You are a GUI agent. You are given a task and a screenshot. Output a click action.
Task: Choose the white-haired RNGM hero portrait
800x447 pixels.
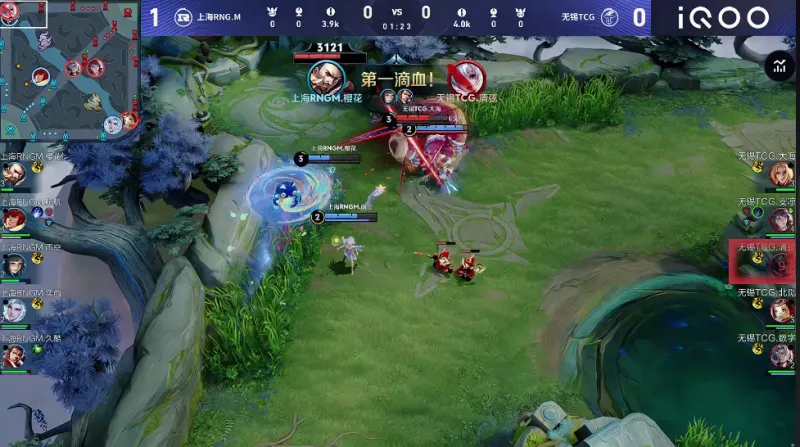[13, 310]
